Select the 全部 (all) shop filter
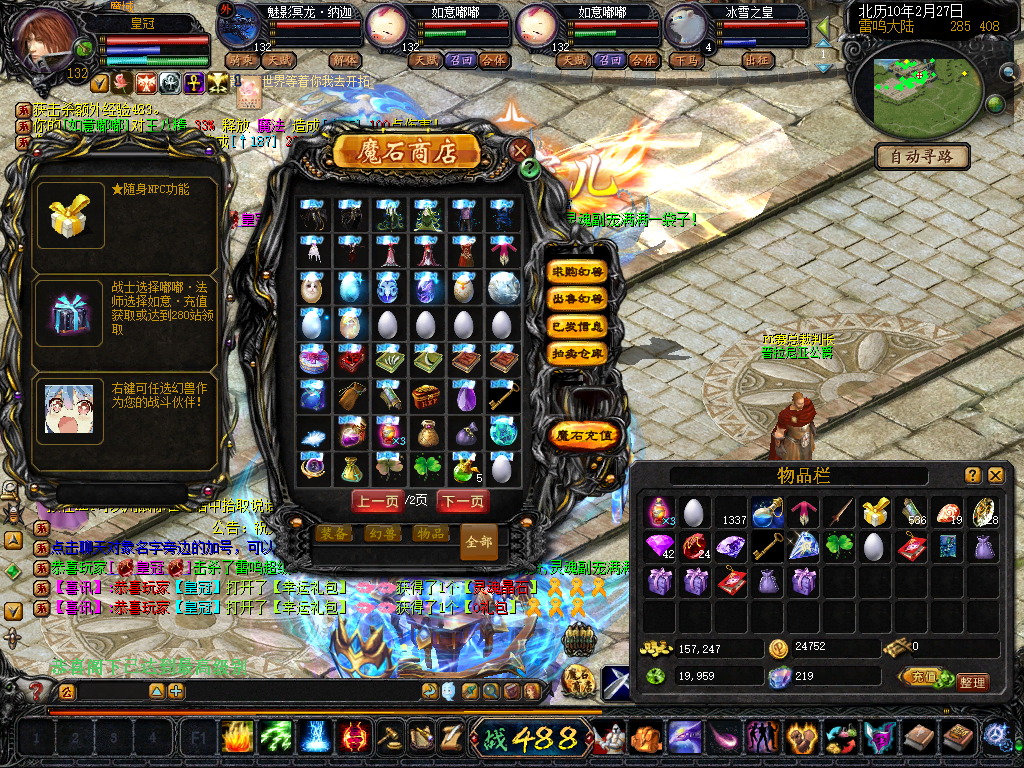 tap(479, 541)
